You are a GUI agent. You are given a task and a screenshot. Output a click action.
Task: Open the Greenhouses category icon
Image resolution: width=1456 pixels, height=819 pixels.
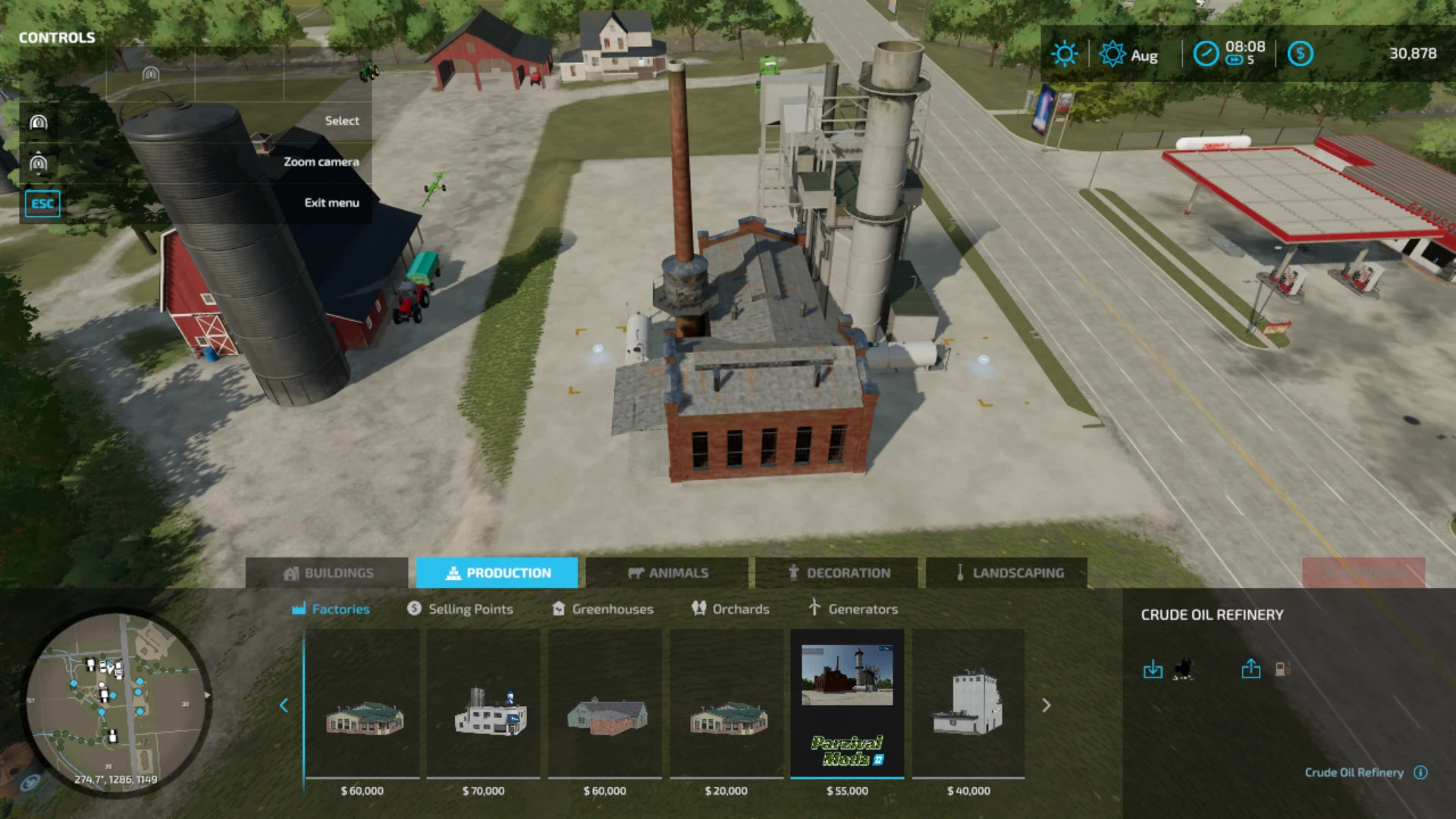pos(559,608)
